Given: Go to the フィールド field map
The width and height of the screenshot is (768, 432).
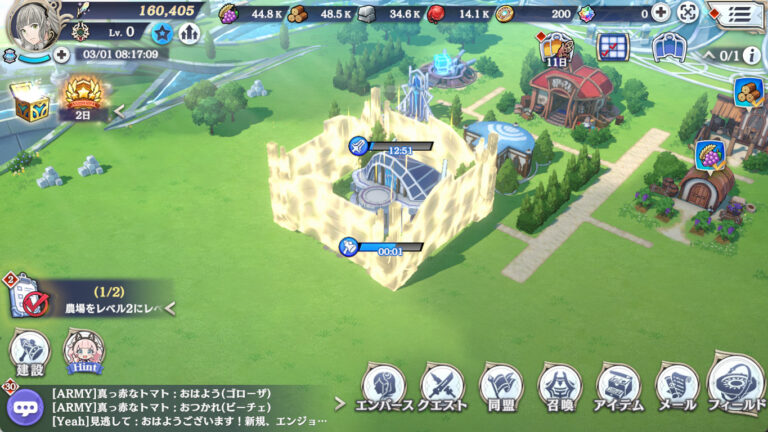Looking at the screenshot, I should (x=737, y=382).
